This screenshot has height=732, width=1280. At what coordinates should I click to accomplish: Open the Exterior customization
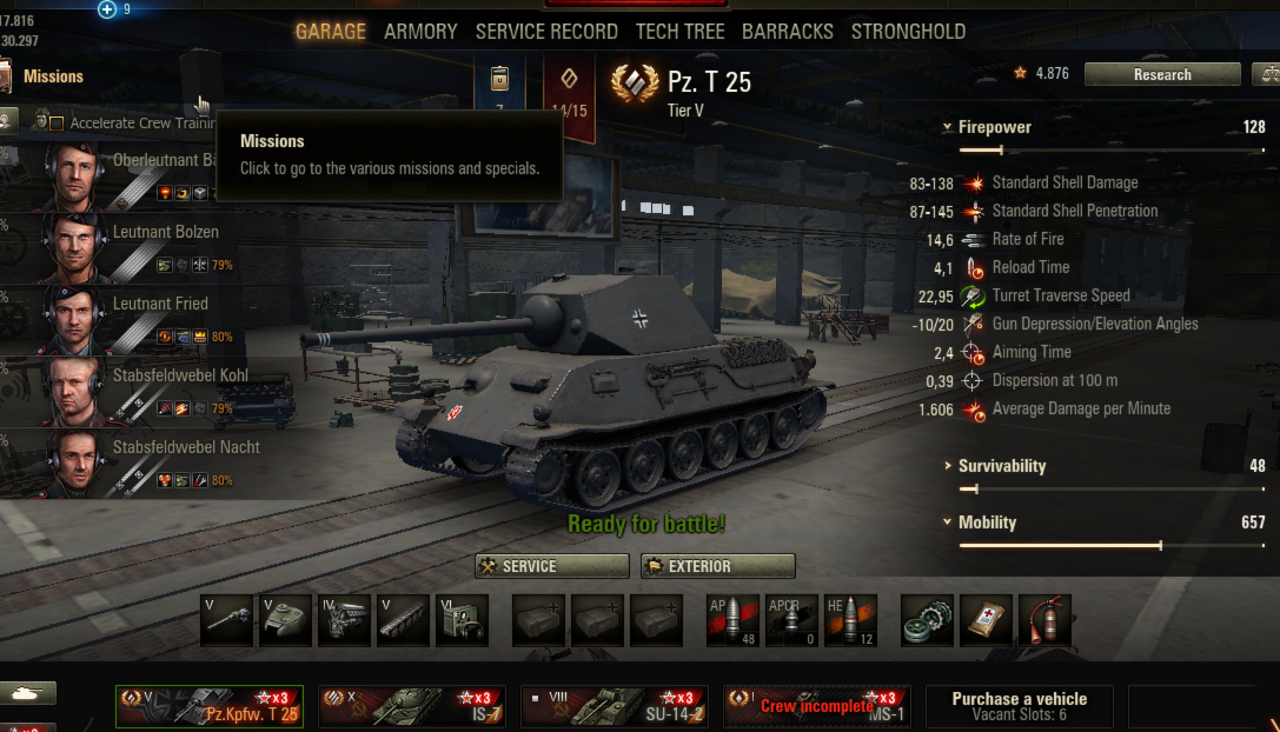[718, 566]
